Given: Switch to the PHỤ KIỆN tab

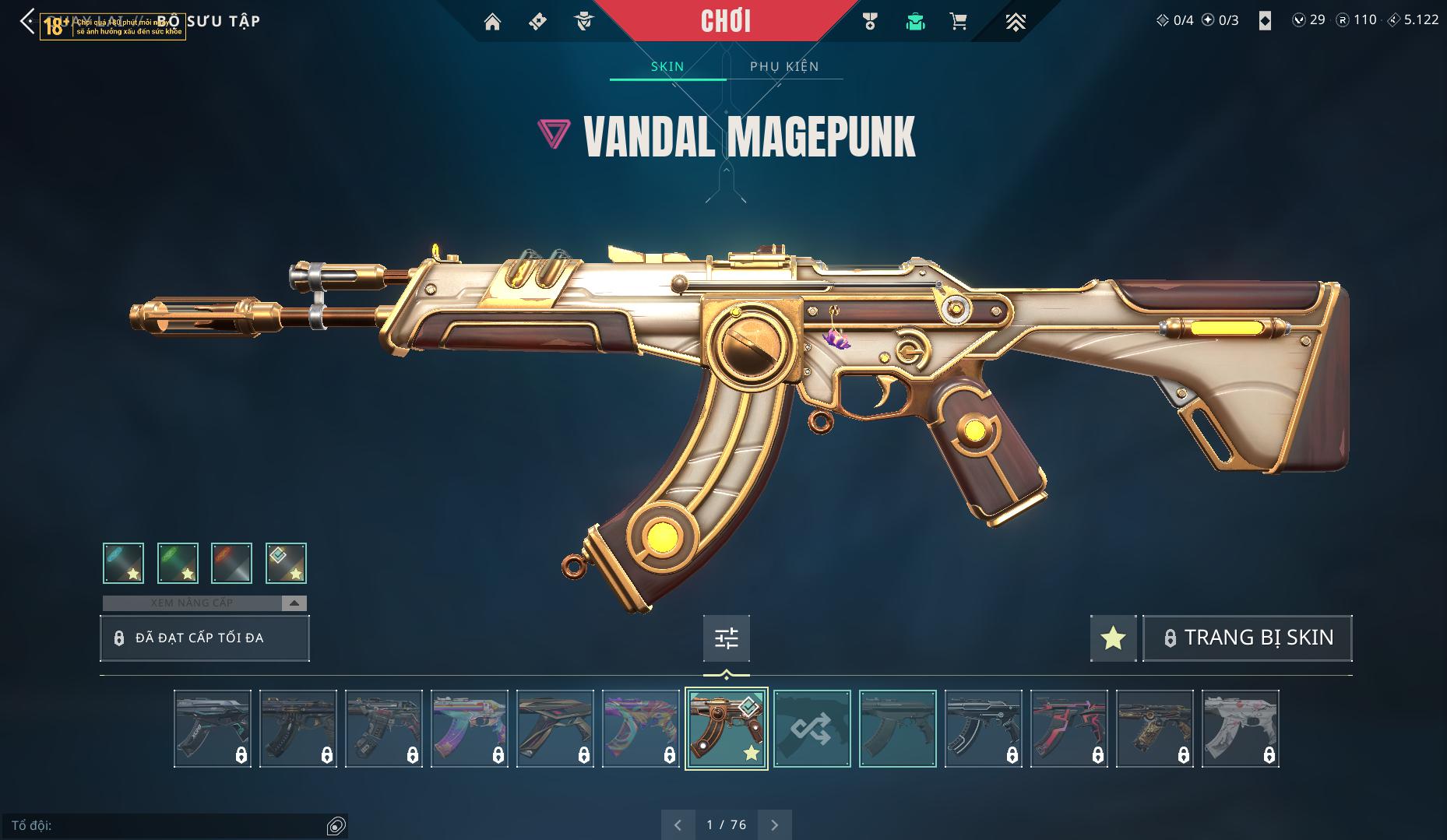Looking at the screenshot, I should click(784, 66).
